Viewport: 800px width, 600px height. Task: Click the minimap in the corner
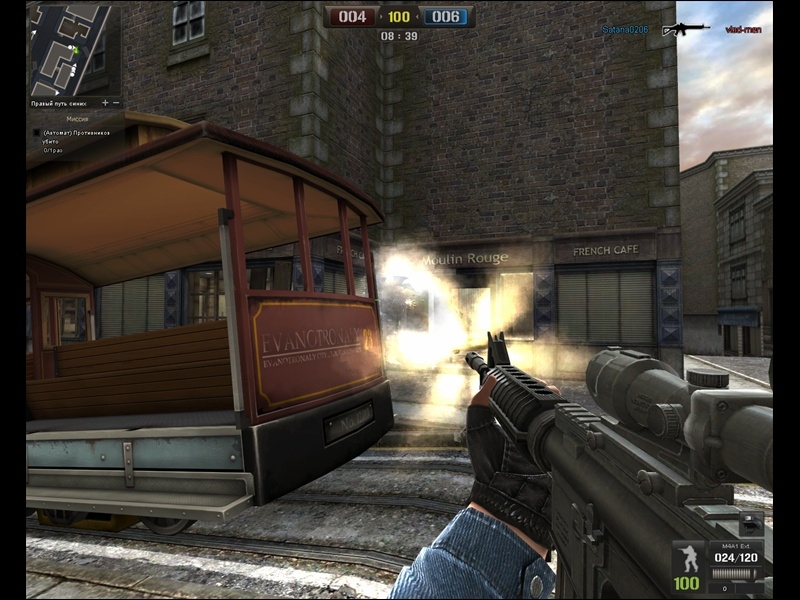click(x=73, y=50)
